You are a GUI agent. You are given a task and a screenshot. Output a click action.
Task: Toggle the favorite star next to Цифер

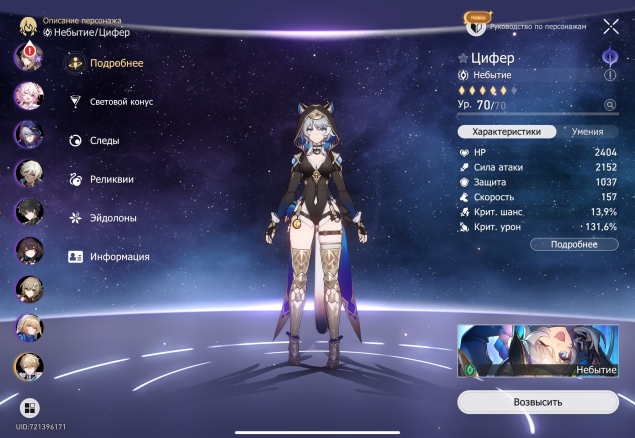[463, 58]
